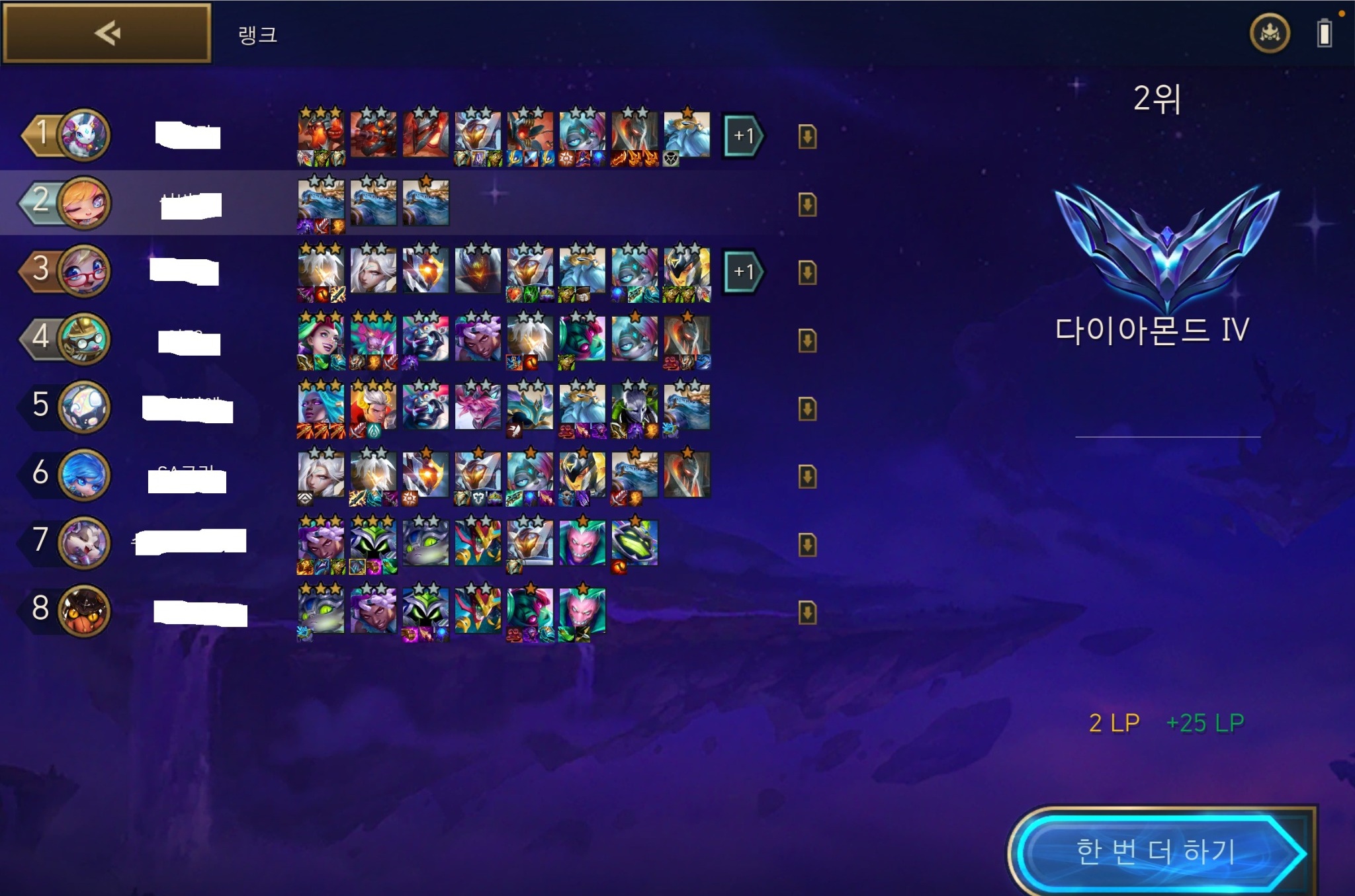Open the crown emblem icon at top right
The image size is (1355, 896).
point(1269,33)
